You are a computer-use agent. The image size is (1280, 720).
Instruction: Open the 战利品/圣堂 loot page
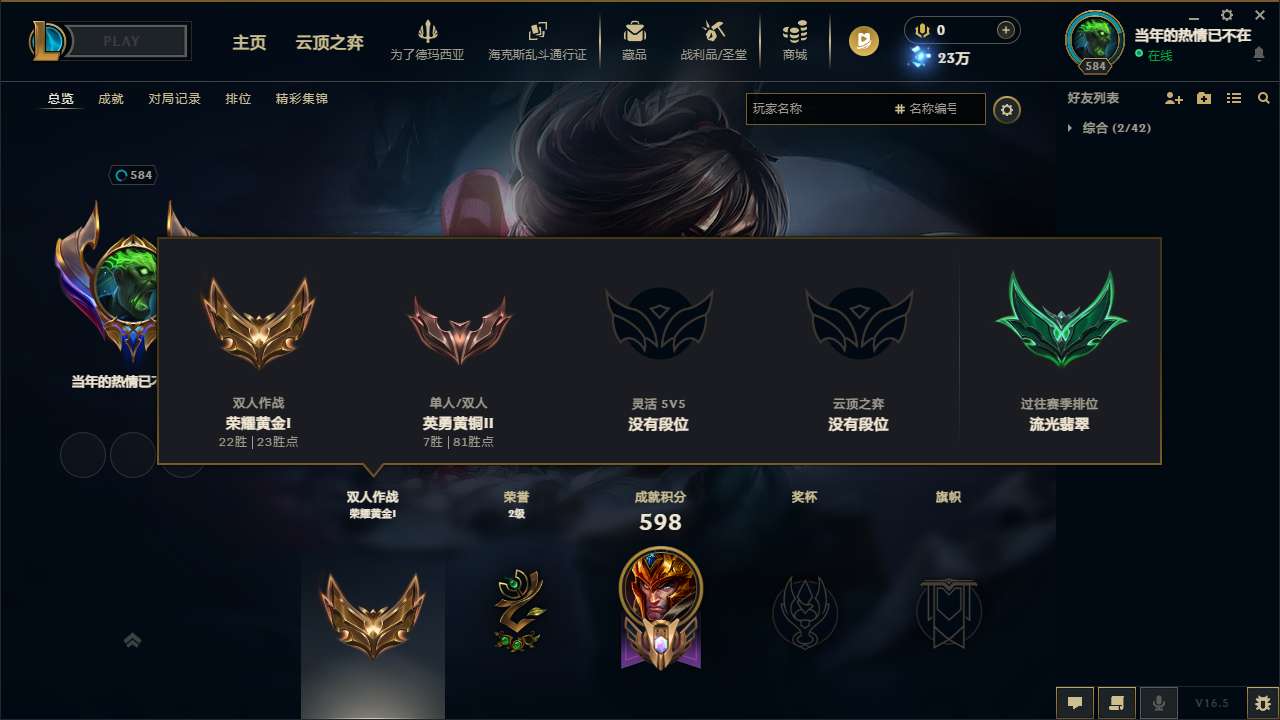click(713, 41)
